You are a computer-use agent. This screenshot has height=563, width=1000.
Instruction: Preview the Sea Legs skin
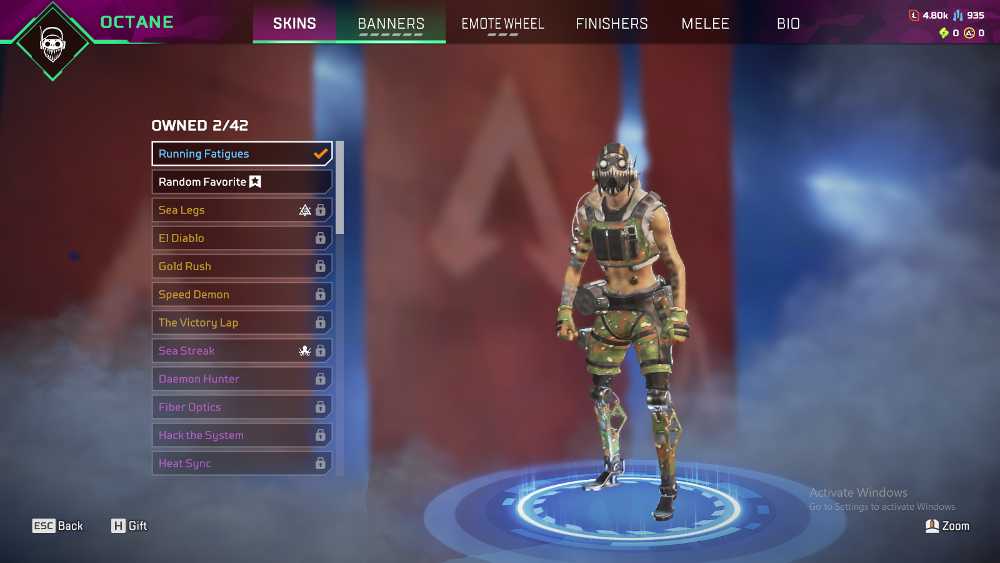[241, 210]
